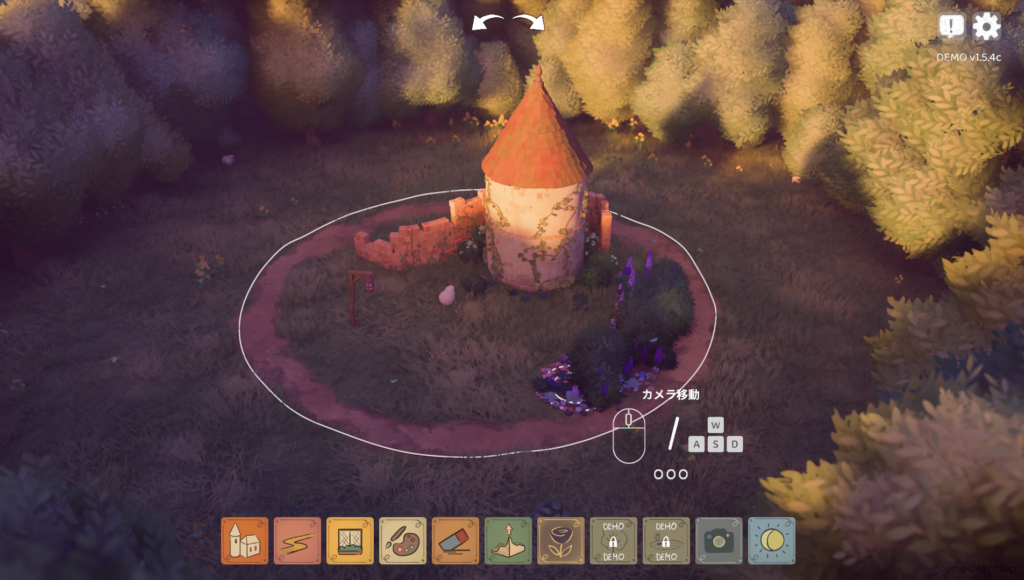
Task: Select the building tool with house icon
Action: tap(245, 540)
